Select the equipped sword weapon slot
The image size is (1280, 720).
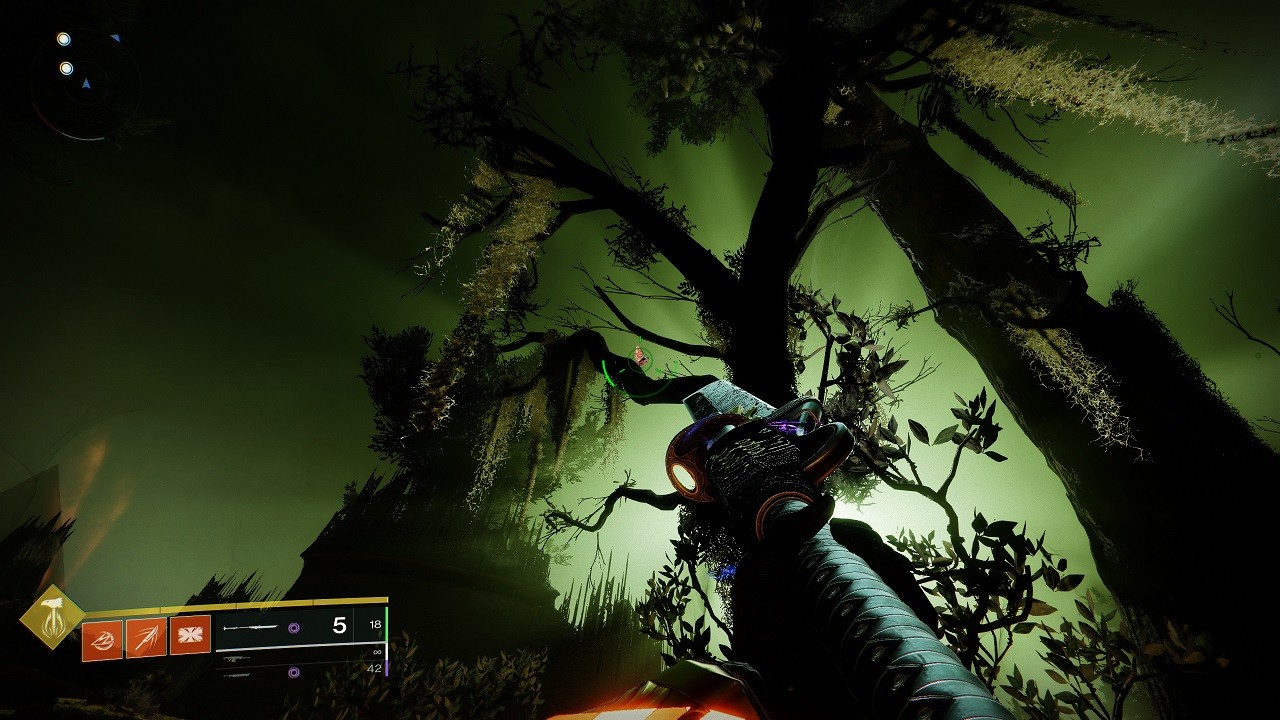(298, 627)
